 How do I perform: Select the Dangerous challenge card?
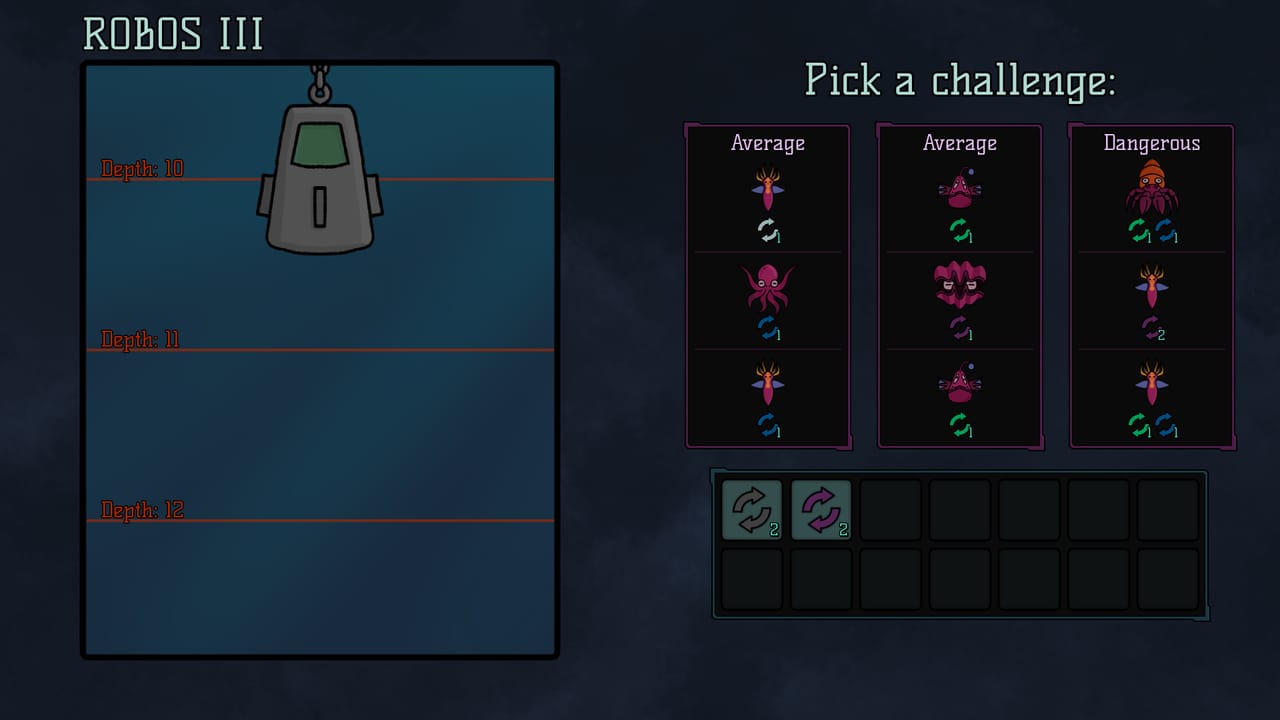[1150, 285]
